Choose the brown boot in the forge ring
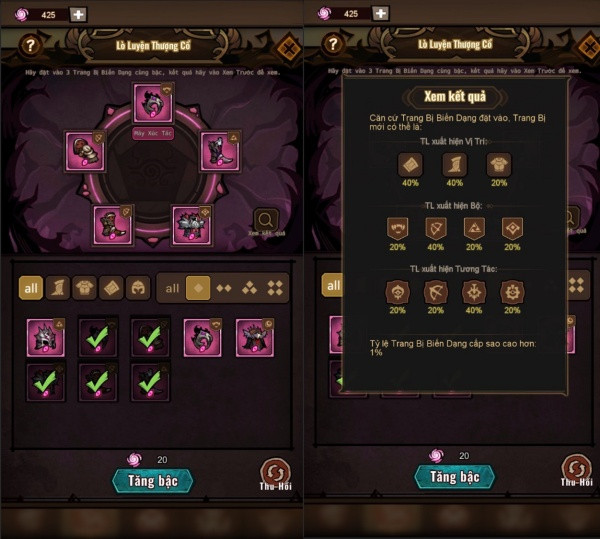 (112, 224)
